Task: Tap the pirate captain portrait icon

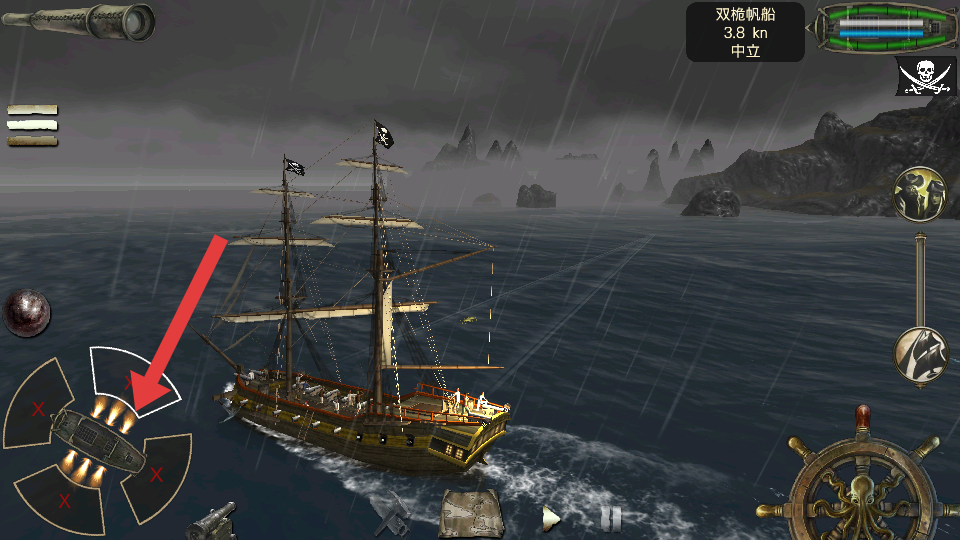Action: tap(920, 193)
